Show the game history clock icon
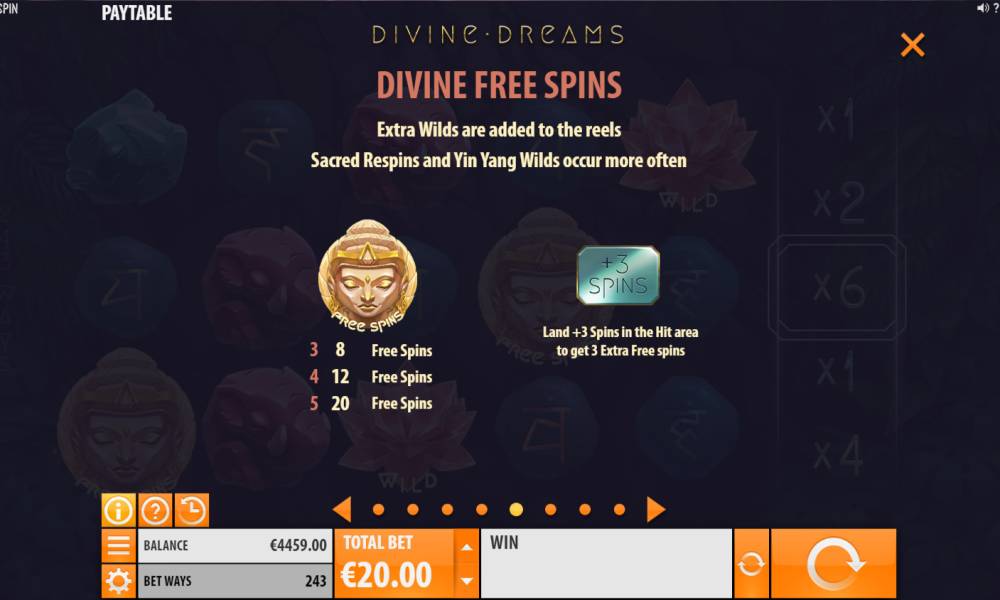1000x600 pixels. click(x=191, y=510)
